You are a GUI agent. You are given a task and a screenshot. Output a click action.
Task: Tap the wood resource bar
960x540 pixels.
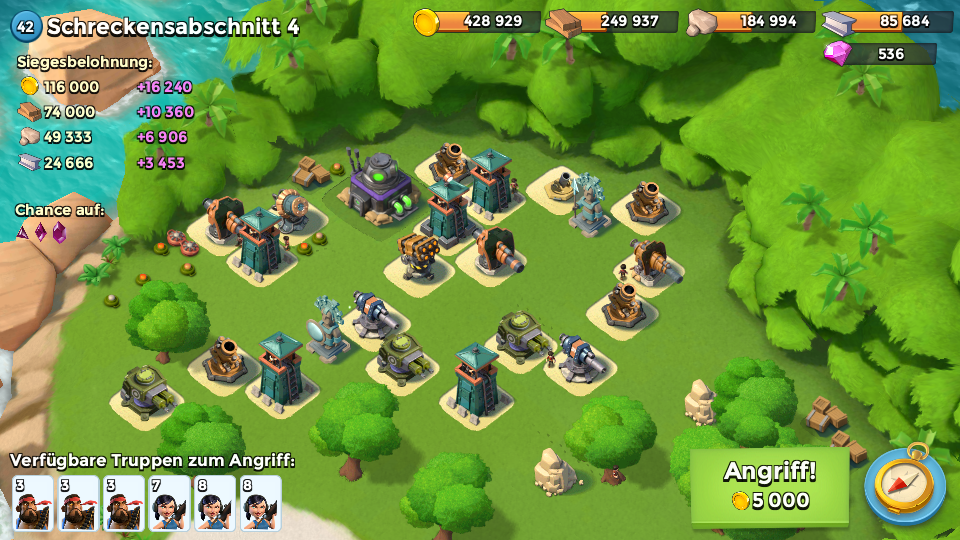point(613,21)
